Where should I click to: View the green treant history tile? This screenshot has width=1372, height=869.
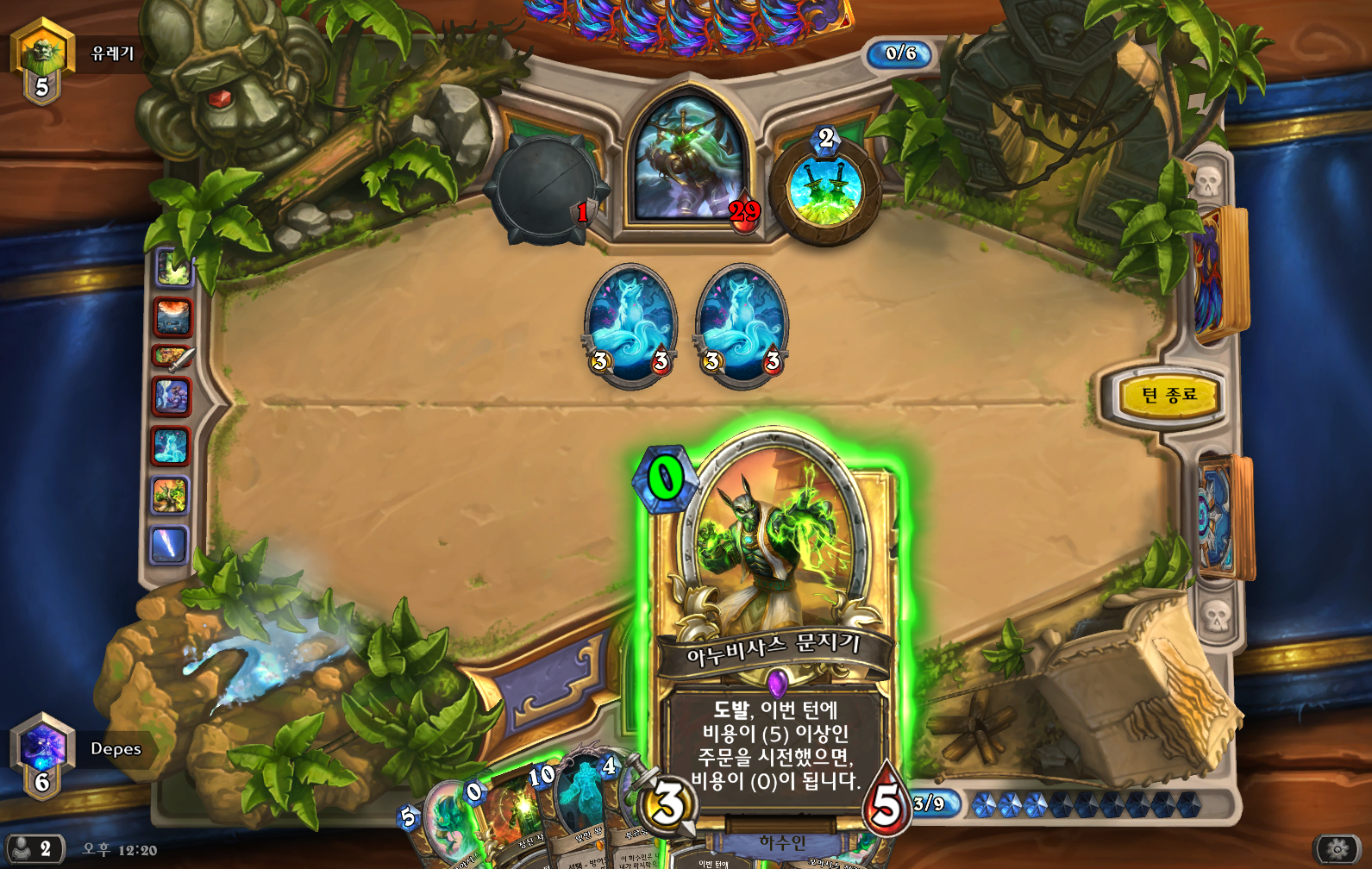pyautogui.click(x=170, y=496)
